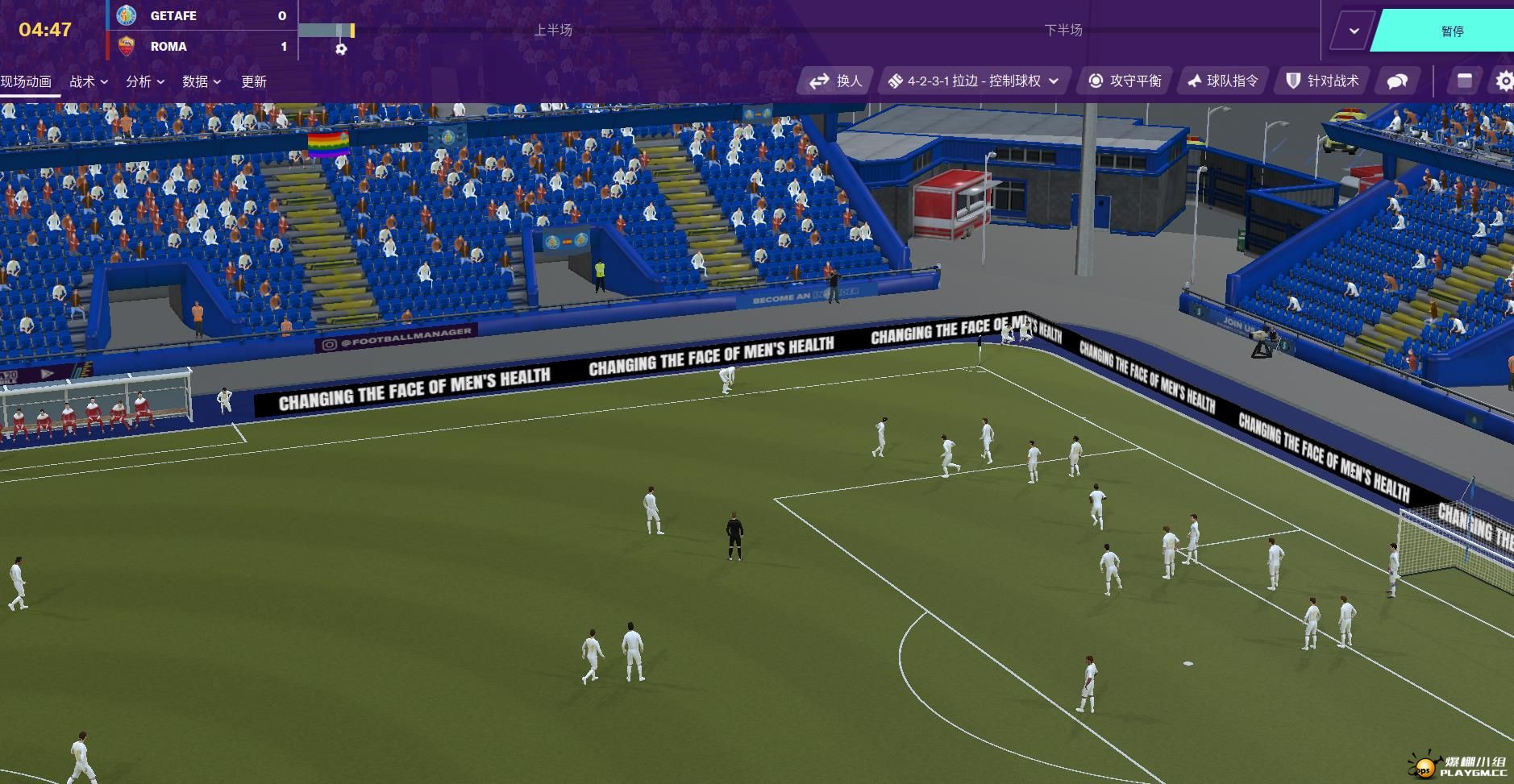1514x784 pixels.
Task: Open the 战术 dropdown menu
Action: (89, 81)
